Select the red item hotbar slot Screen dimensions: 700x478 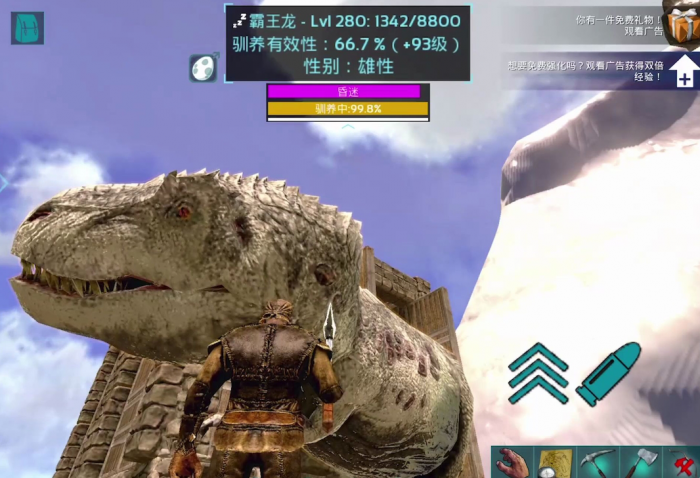tap(682, 462)
